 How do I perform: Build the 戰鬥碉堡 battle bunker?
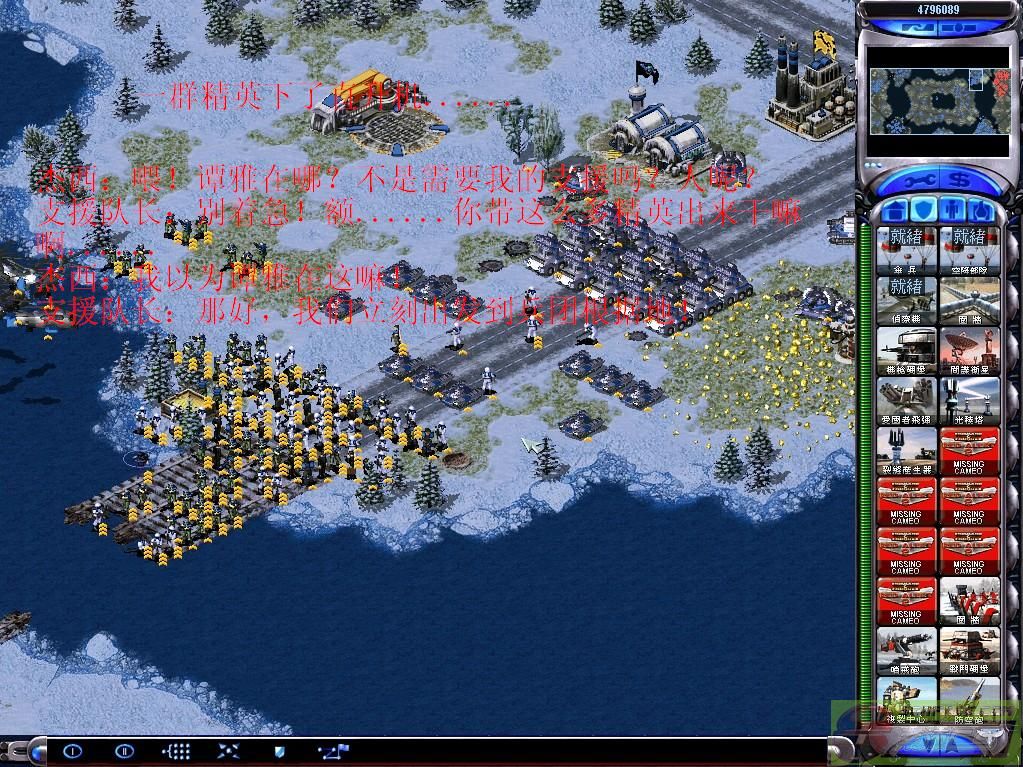(968, 650)
